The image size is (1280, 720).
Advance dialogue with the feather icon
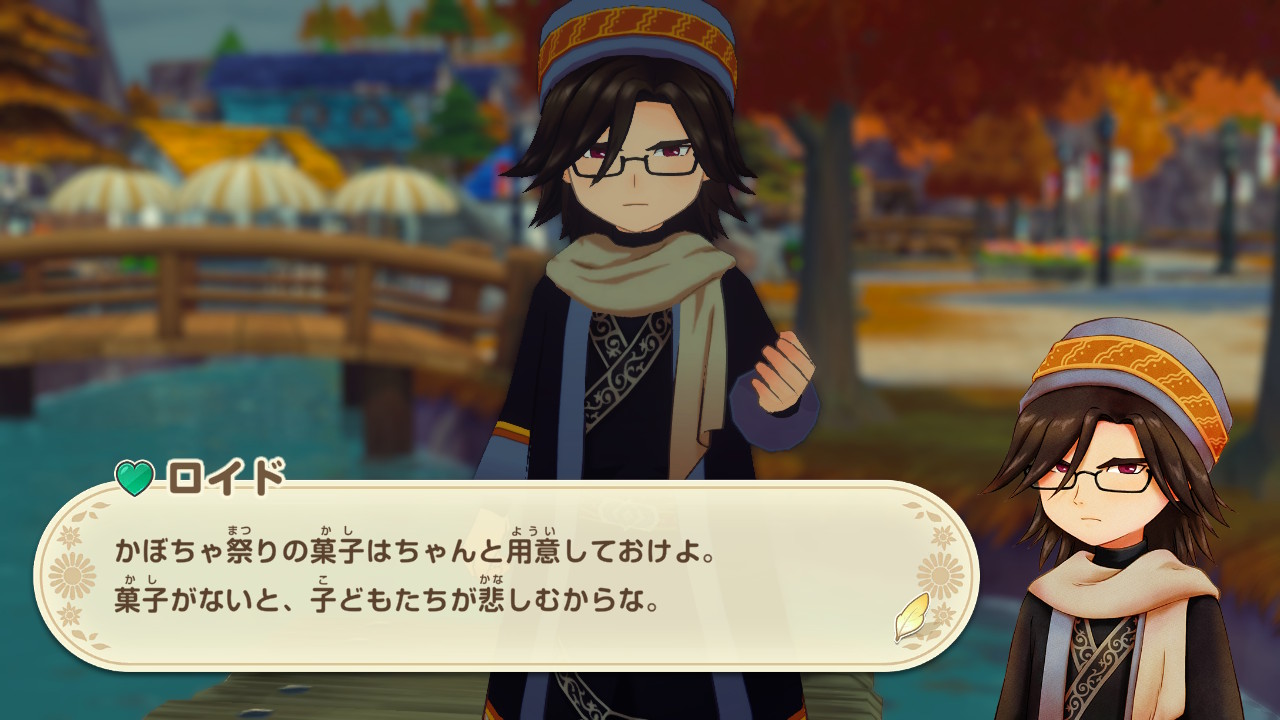click(x=911, y=617)
